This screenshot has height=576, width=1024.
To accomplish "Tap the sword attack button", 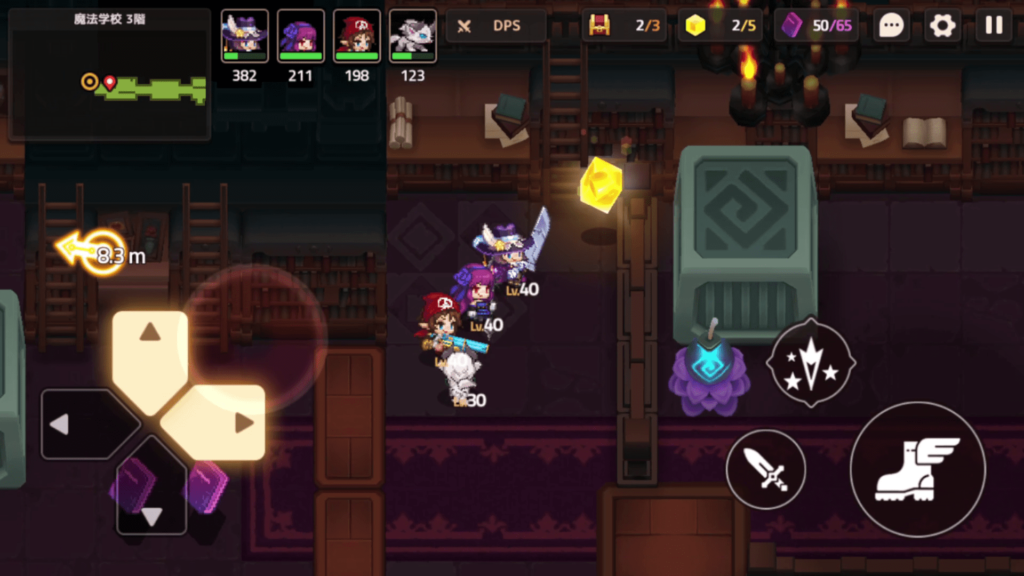I will pyautogui.click(x=765, y=469).
